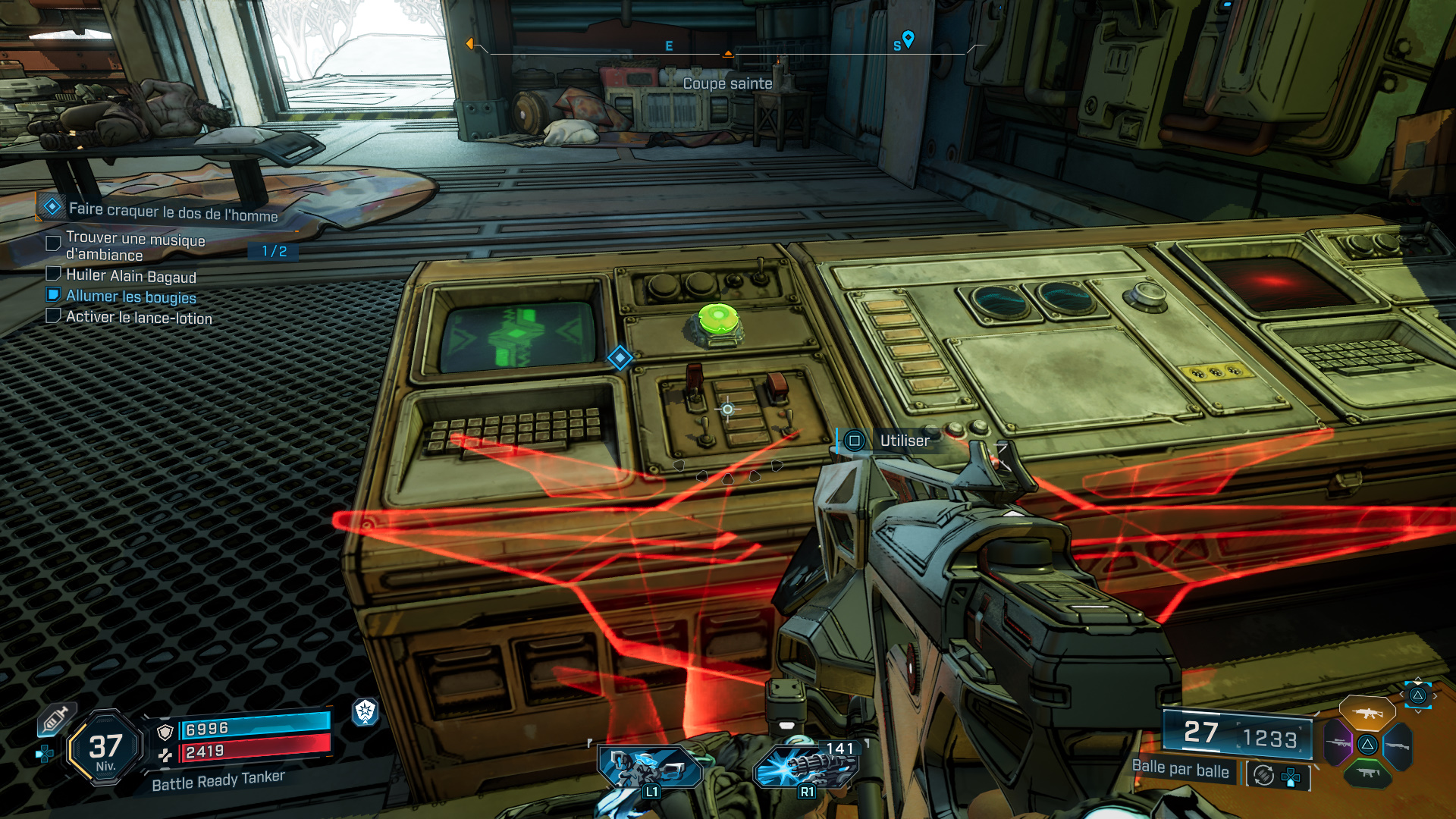Select the shield burst status icon
The image size is (1456, 819).
pyautogui.click(x=366, y=711)
